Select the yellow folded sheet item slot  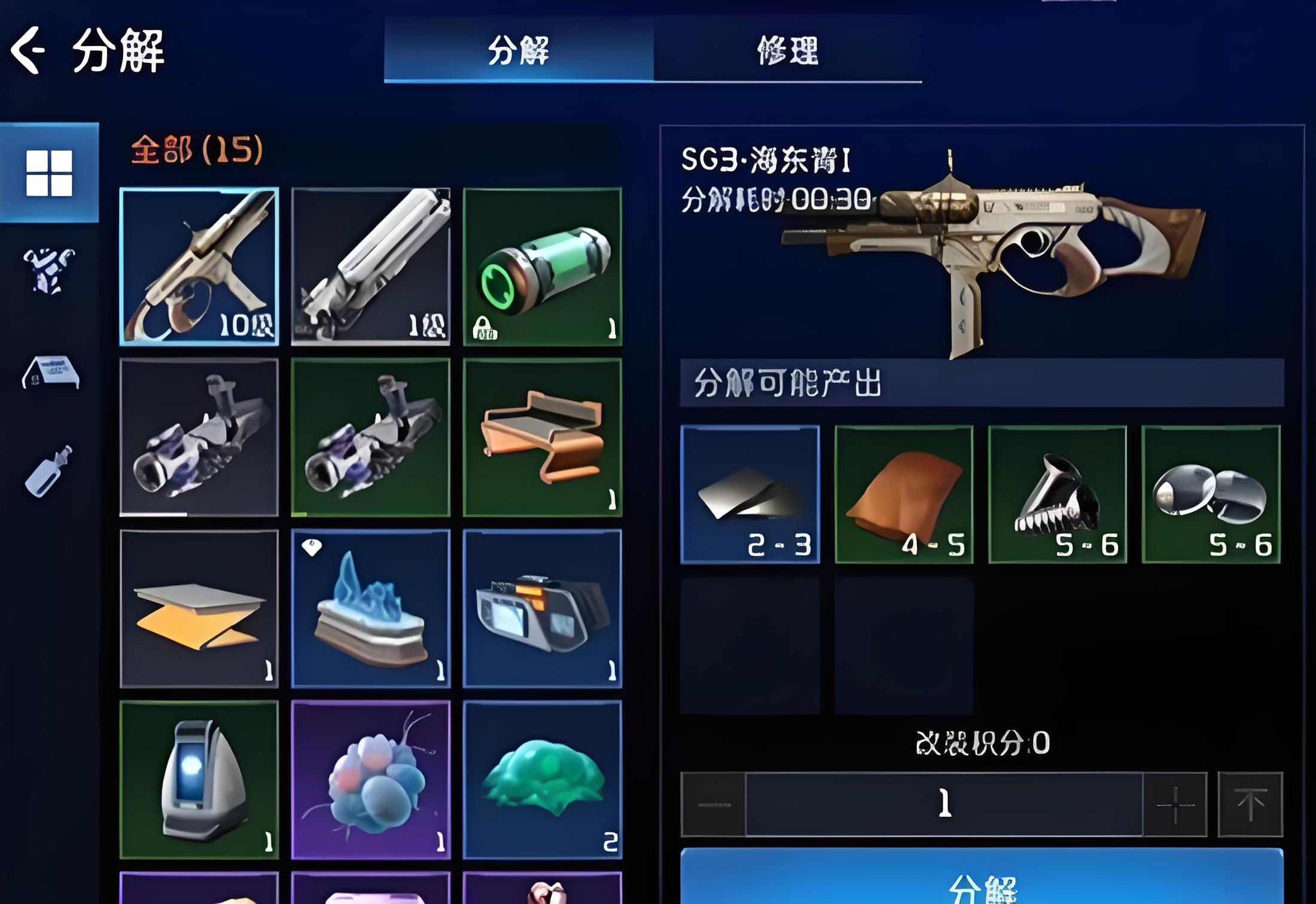(x=199, y=608)
